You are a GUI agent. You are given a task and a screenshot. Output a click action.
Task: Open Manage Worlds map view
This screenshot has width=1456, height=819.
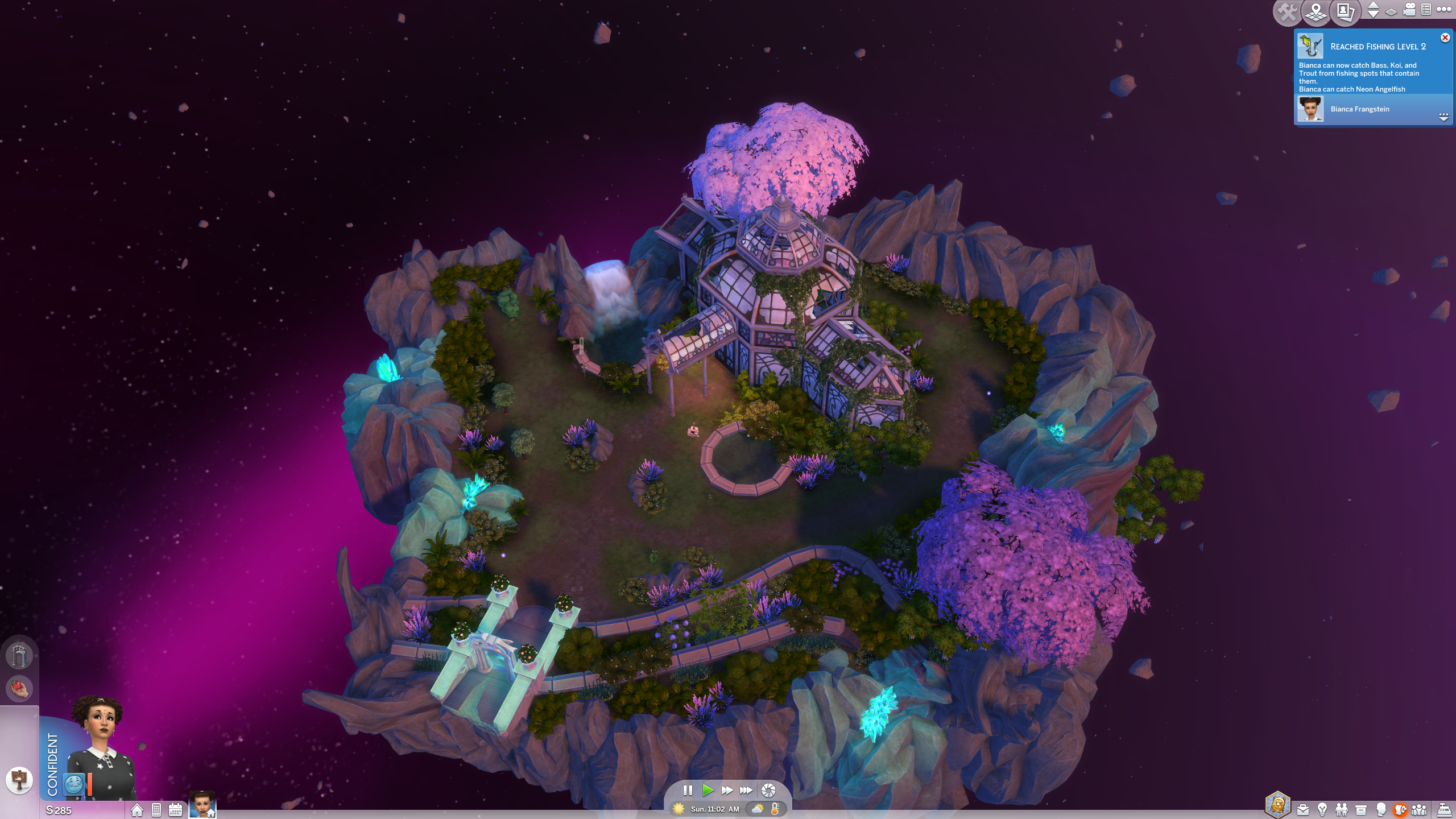click(x=1316, y=11)
